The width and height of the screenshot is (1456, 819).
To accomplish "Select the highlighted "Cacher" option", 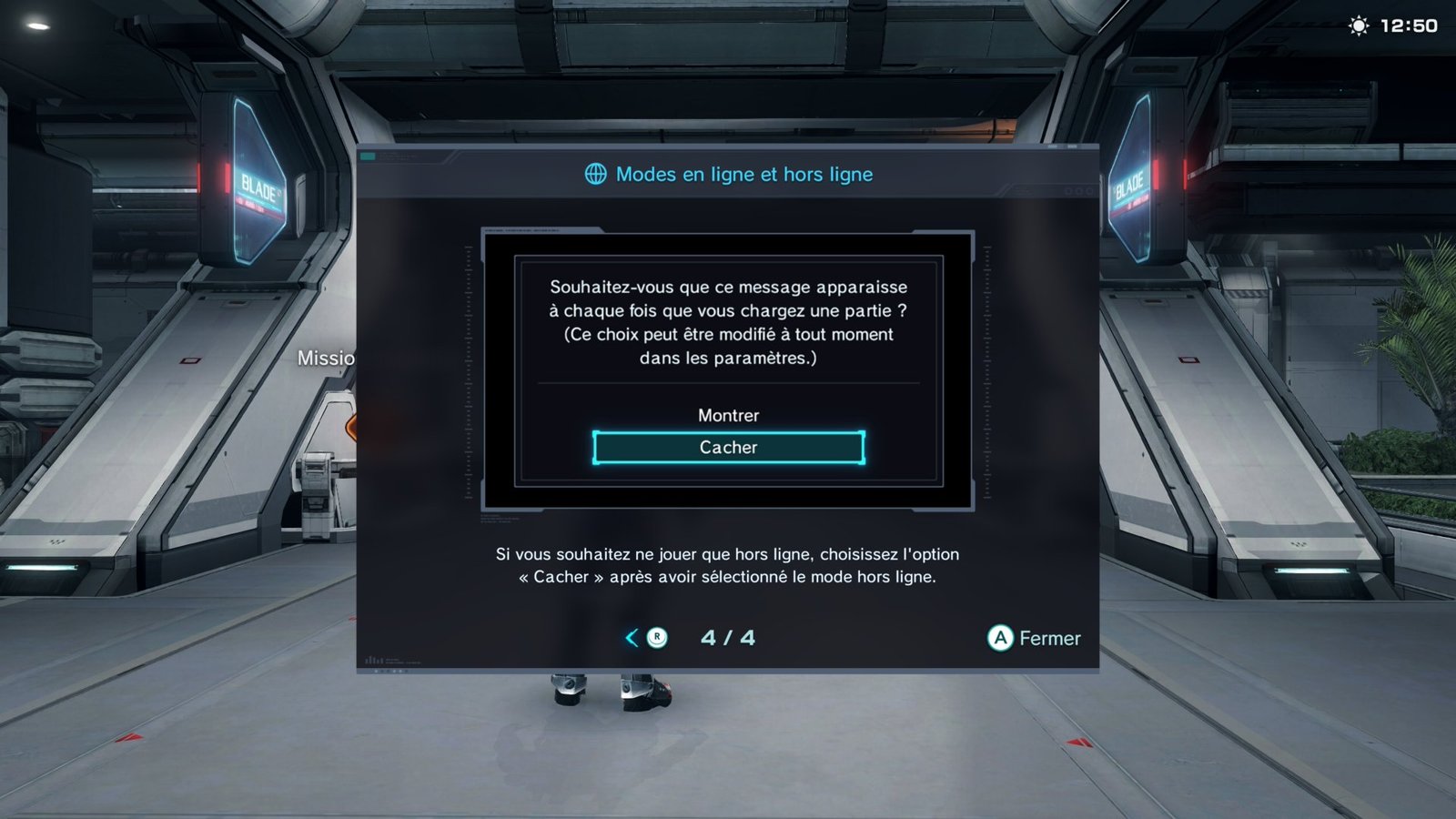I will 728,448.
